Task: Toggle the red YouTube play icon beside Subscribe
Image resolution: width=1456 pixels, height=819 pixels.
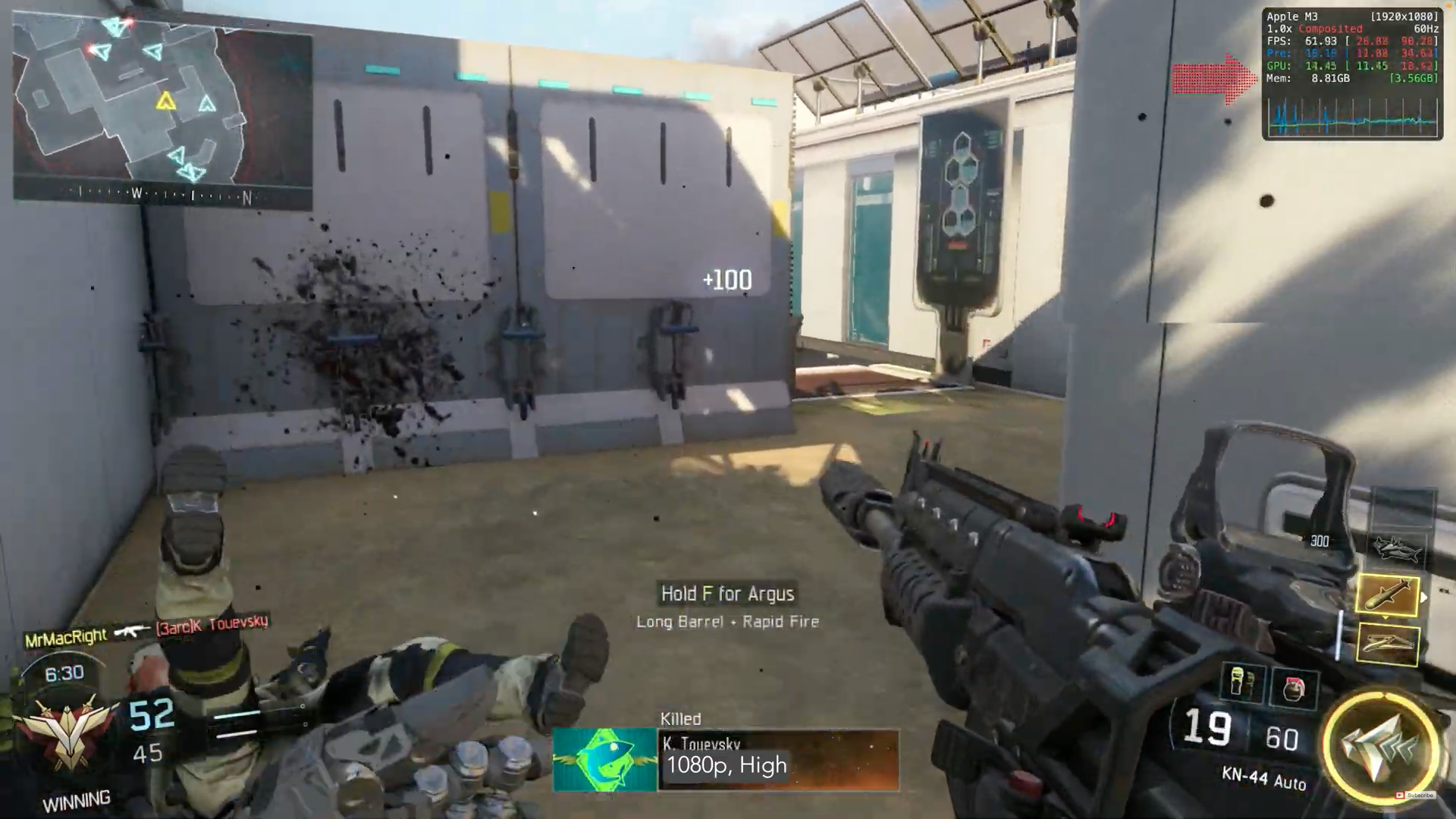Action: click(1399, 795)
